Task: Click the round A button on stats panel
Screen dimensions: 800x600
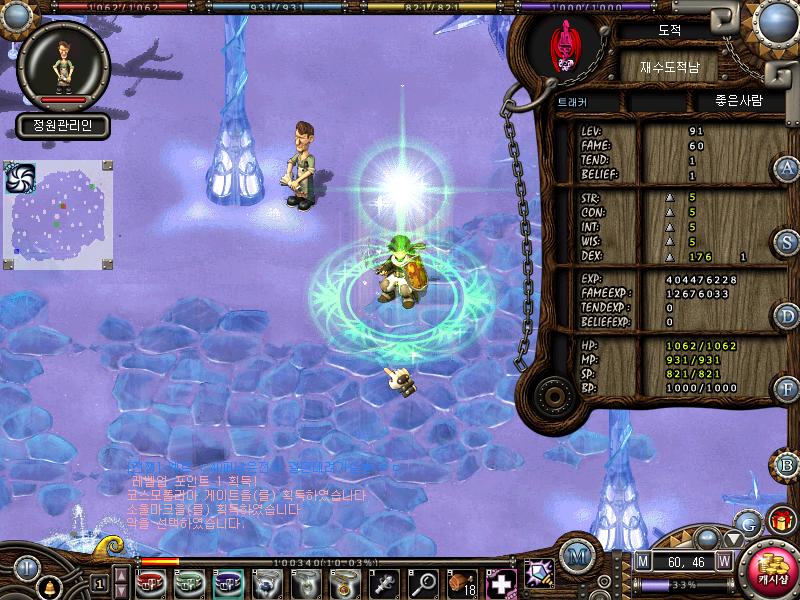Action: [788, 168]
